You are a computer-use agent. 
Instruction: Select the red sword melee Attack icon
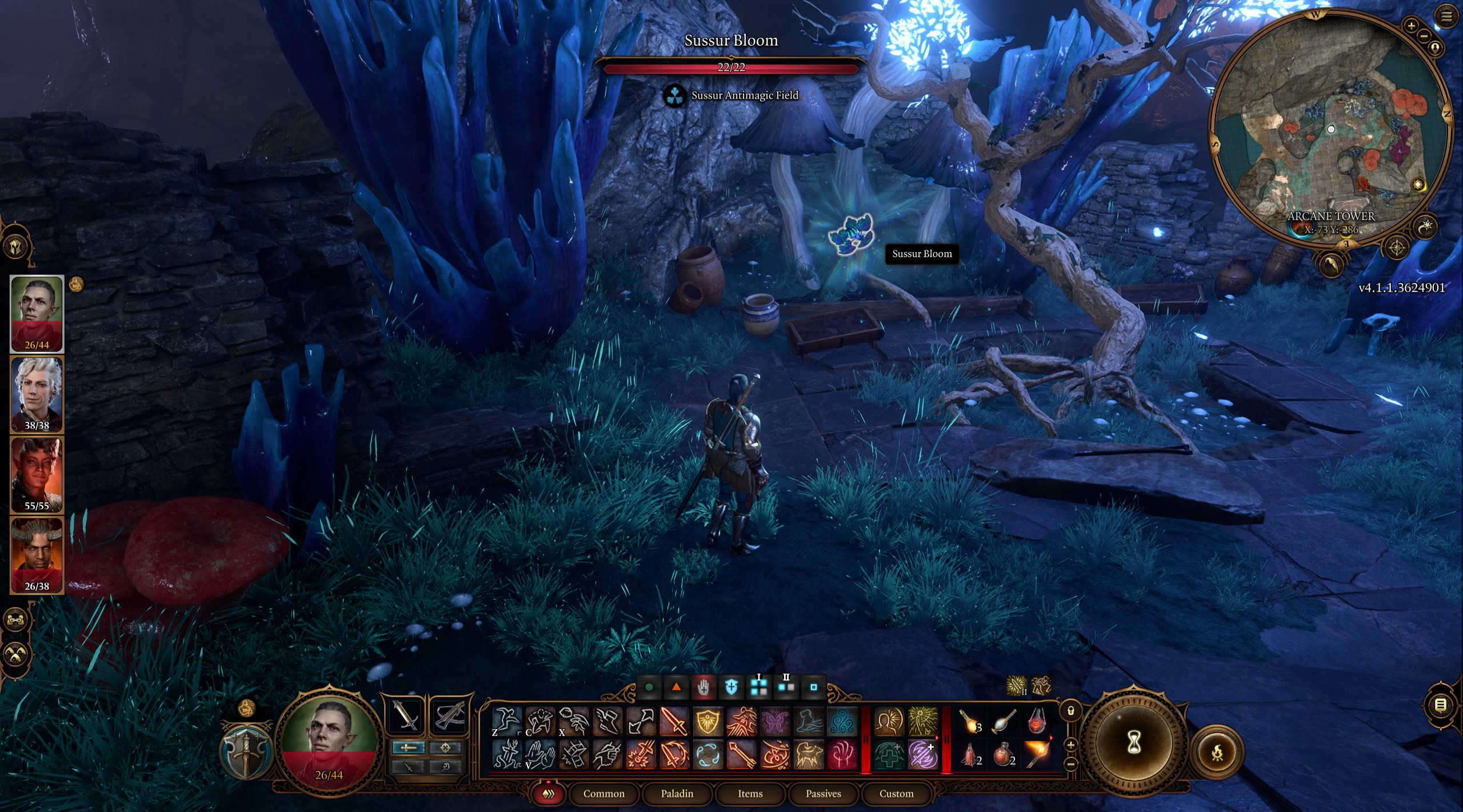(x=673, y=721)
